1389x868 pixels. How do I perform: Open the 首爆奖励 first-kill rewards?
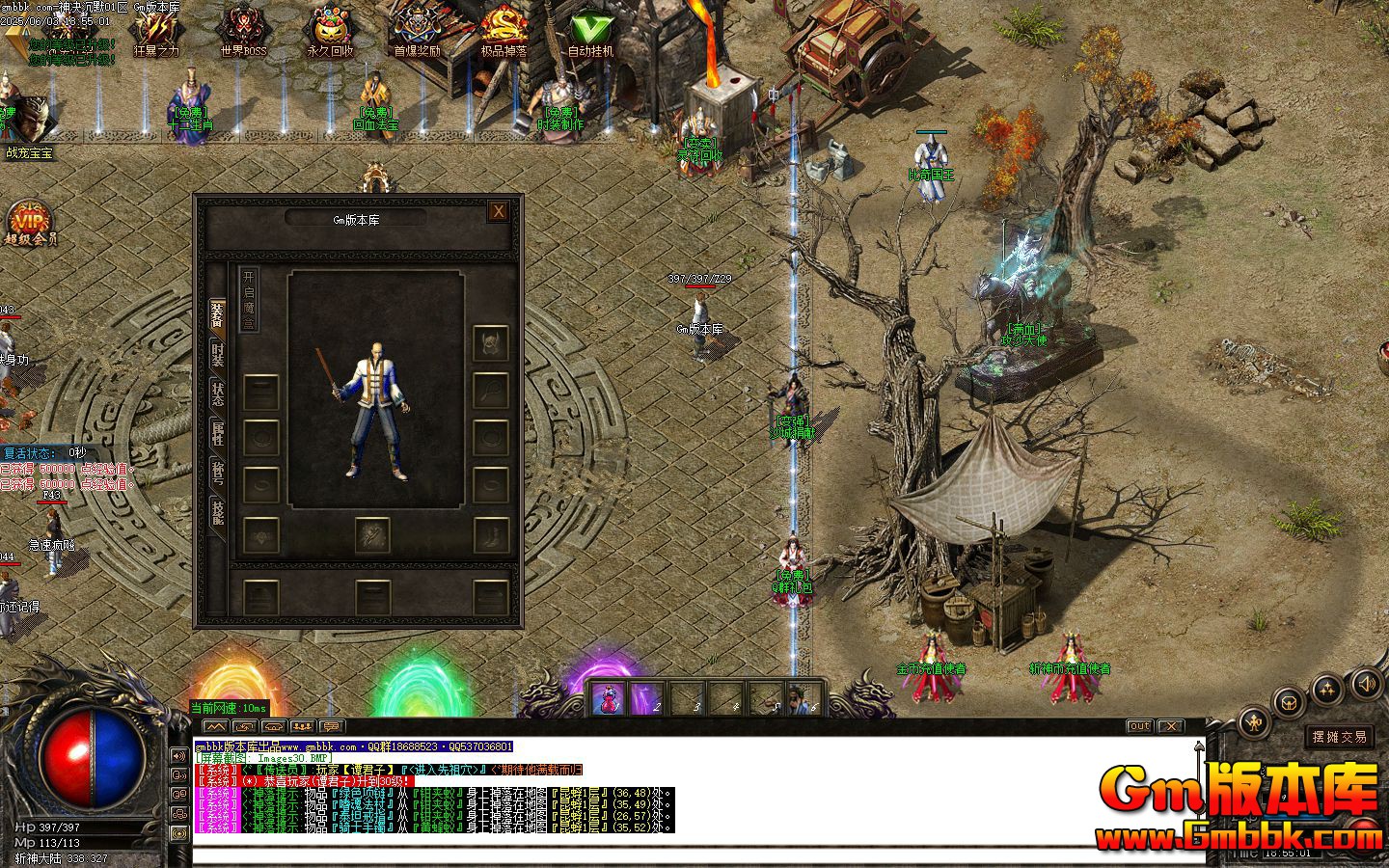click(417, 32)
